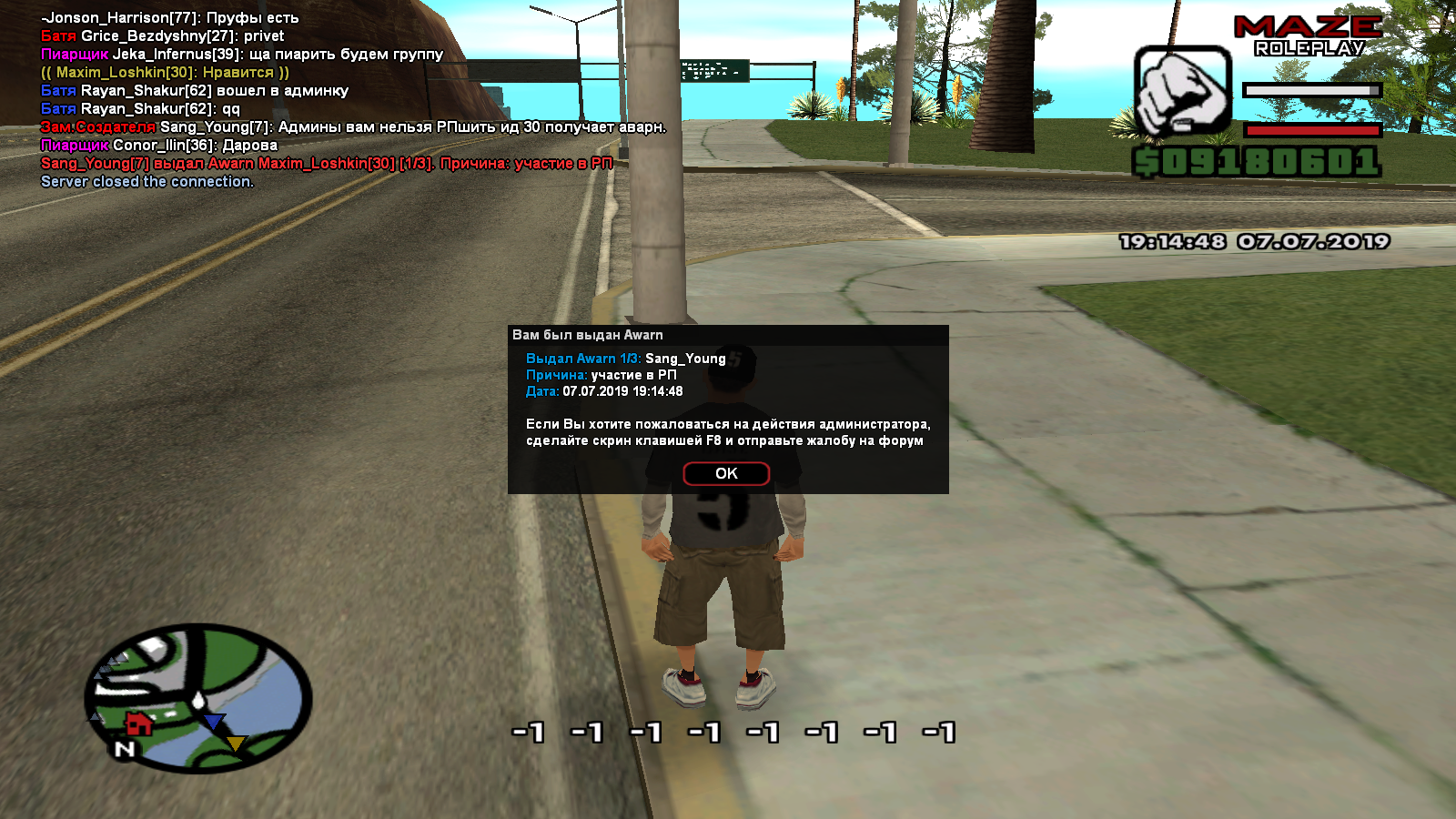
Task: Click the Server closed the connection message
Action: pos(147,181)
